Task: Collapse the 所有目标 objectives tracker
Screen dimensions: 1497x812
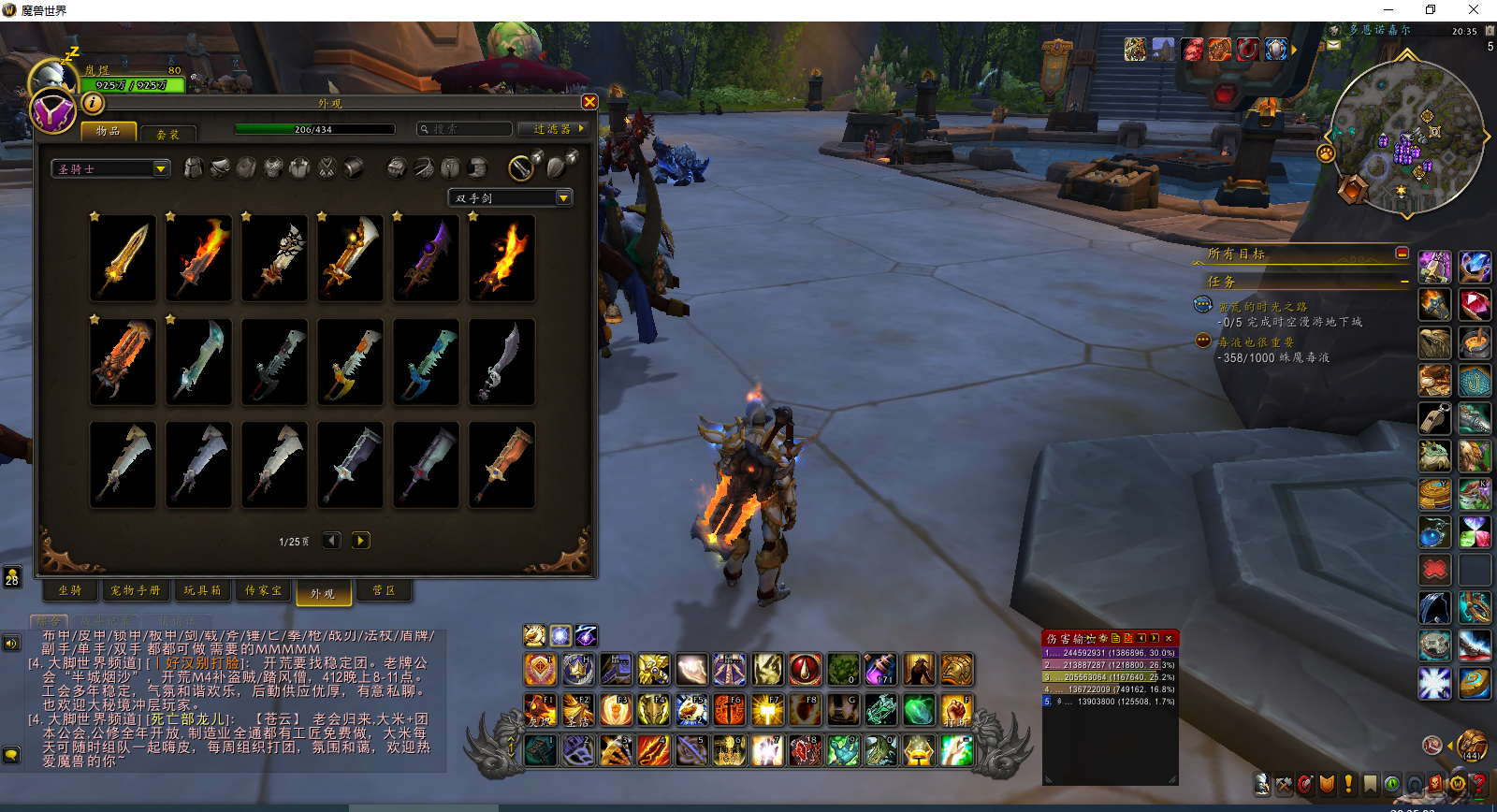Action: tap(1402, 254)
